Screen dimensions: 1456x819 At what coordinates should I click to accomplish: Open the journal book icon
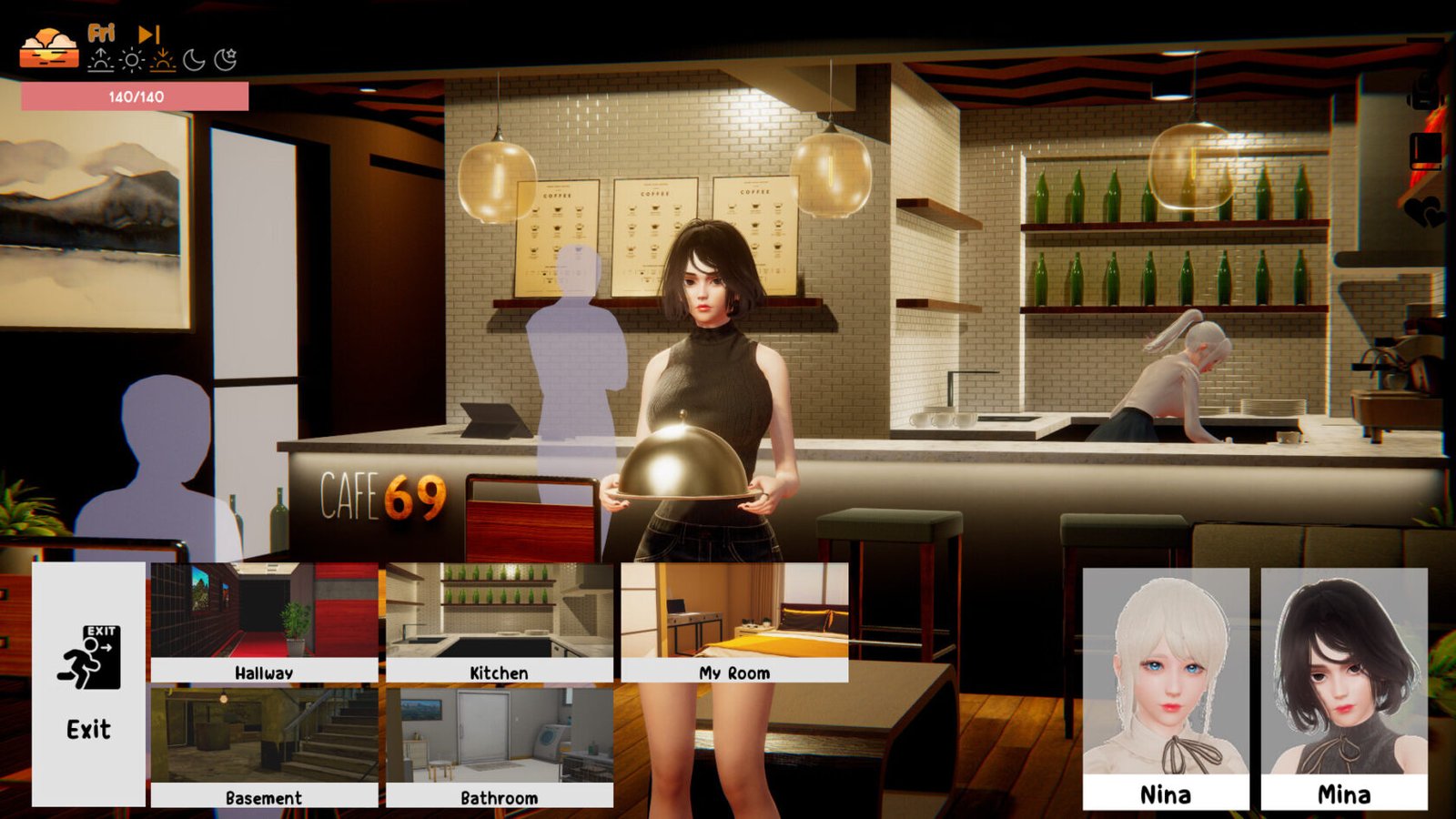coord(1425,150)
